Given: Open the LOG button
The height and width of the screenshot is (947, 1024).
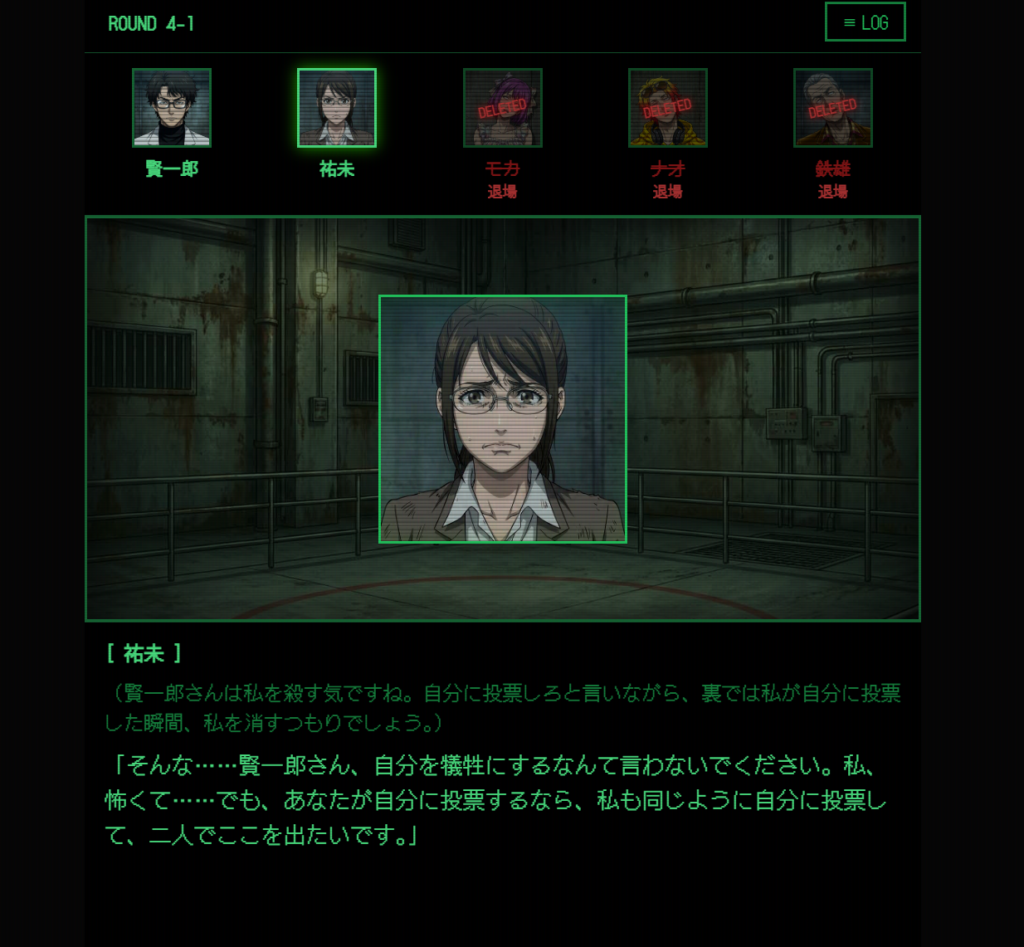Looking at the screenshot, I should point(865,22).
